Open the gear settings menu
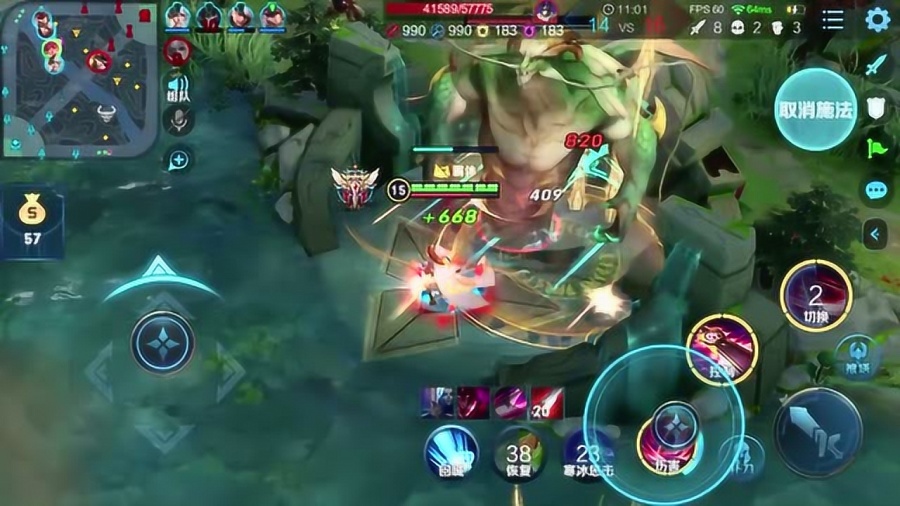 pos(877,20)
